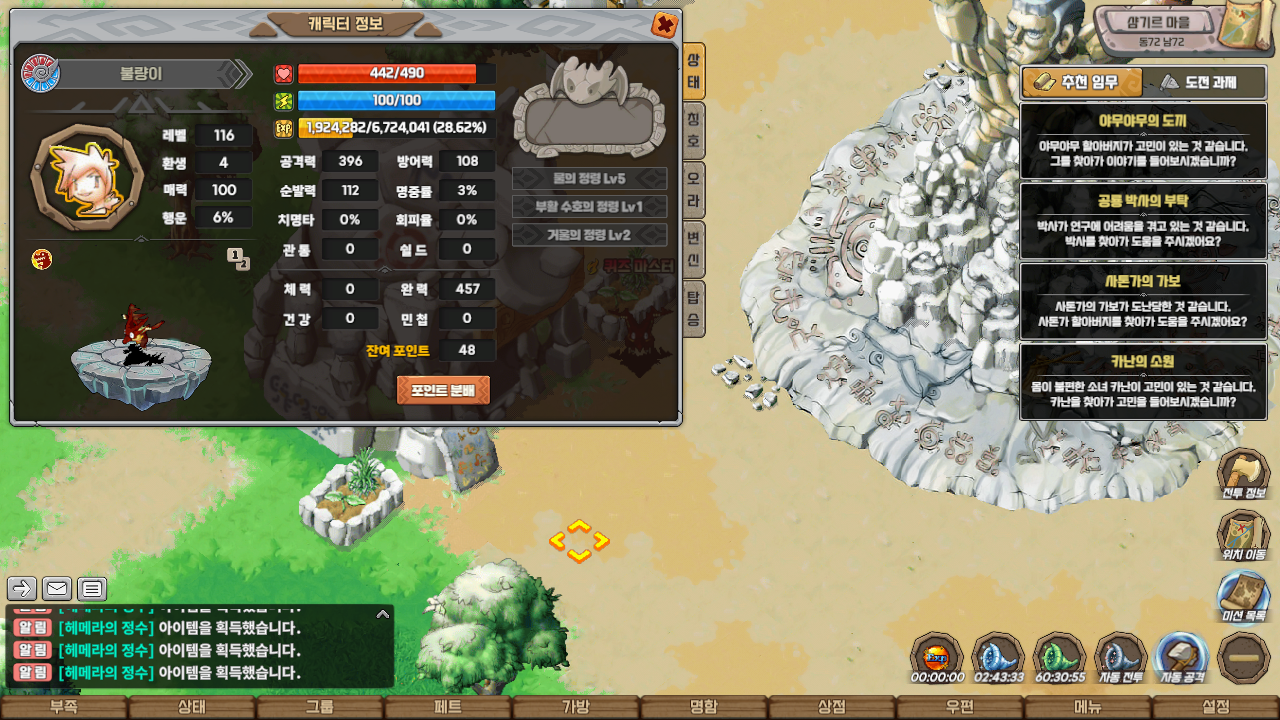
Task: Toggle the 자동 공격 hammer button
Action: (1181, 659)
